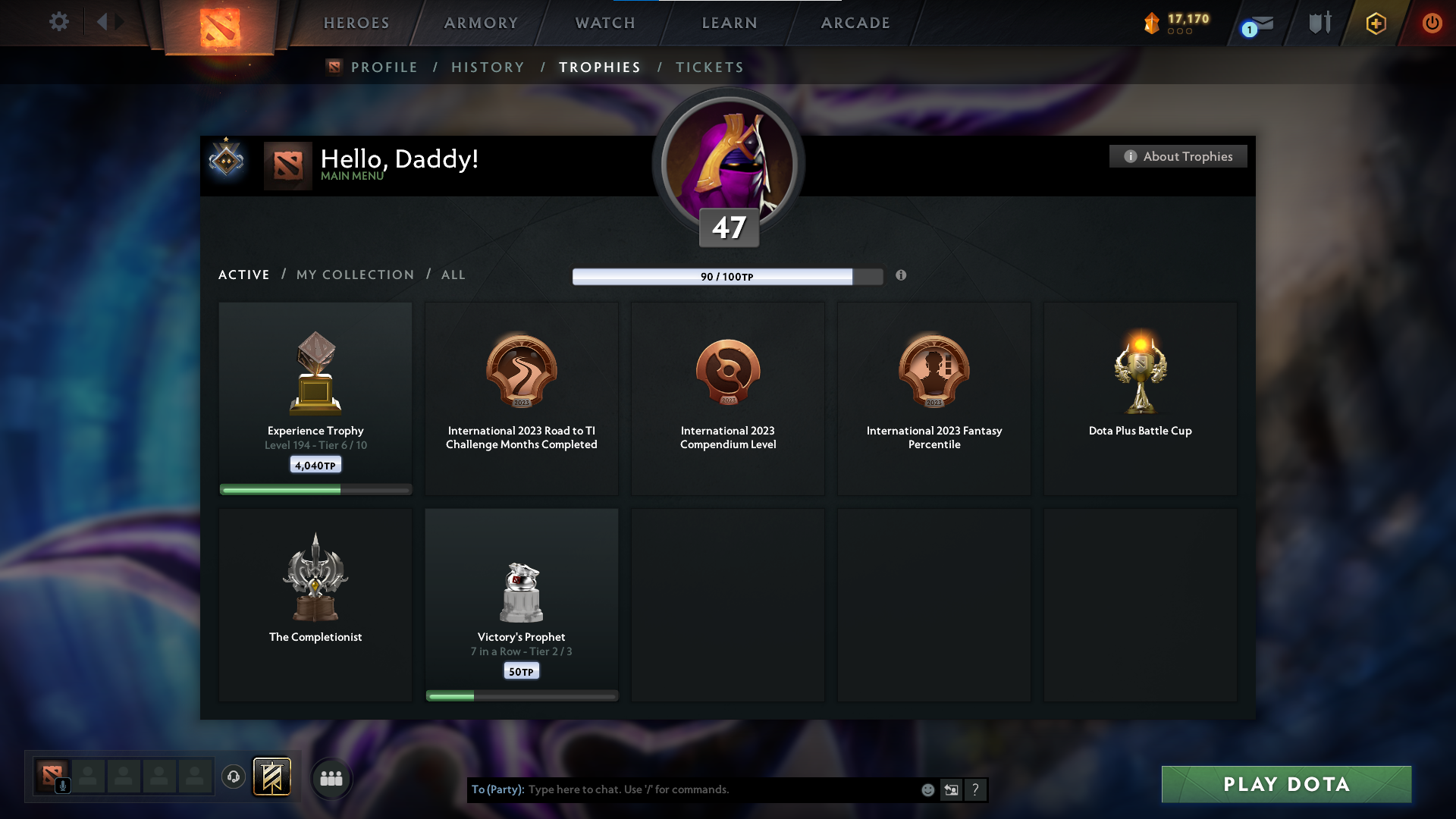Expand the info tooltip next to trophy progress
1456x819 pixels.
(x=902, y=276)
